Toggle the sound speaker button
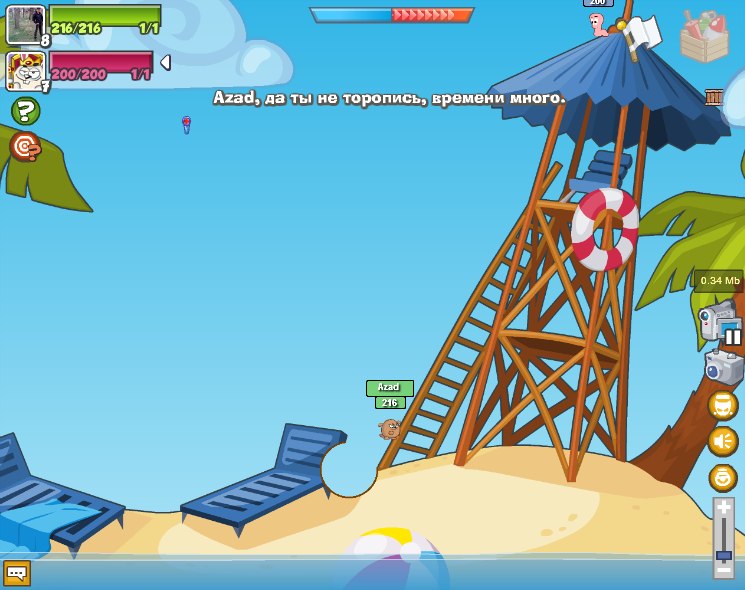The height and width of the screenshot is (590, 745). (x=723, y=441)
